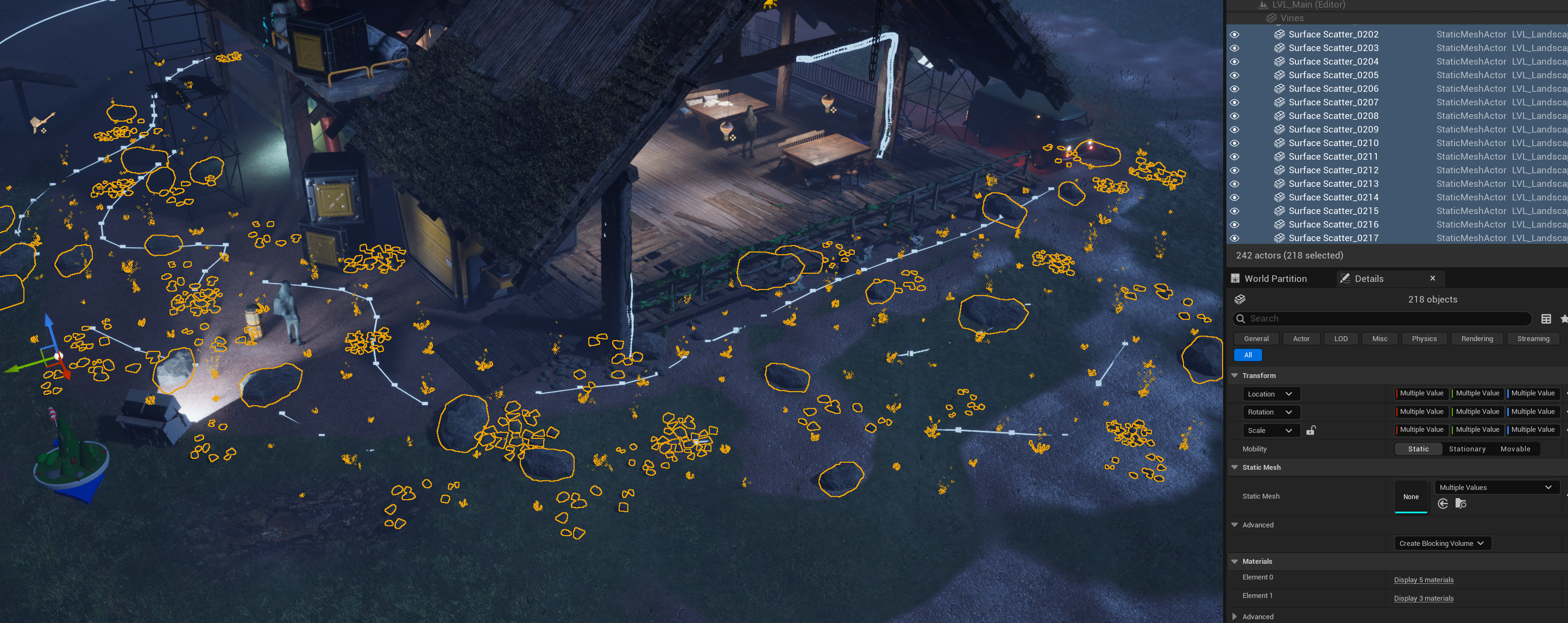Set mobility to Movable
Image resolution: width=1568 pixels, height=623 pixels.
click(x=1515, y=449)
